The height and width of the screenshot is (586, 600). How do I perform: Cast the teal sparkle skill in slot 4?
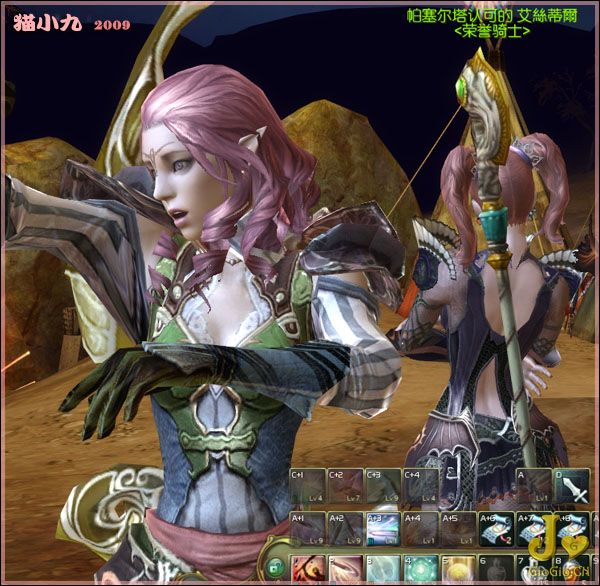(420, 570)
